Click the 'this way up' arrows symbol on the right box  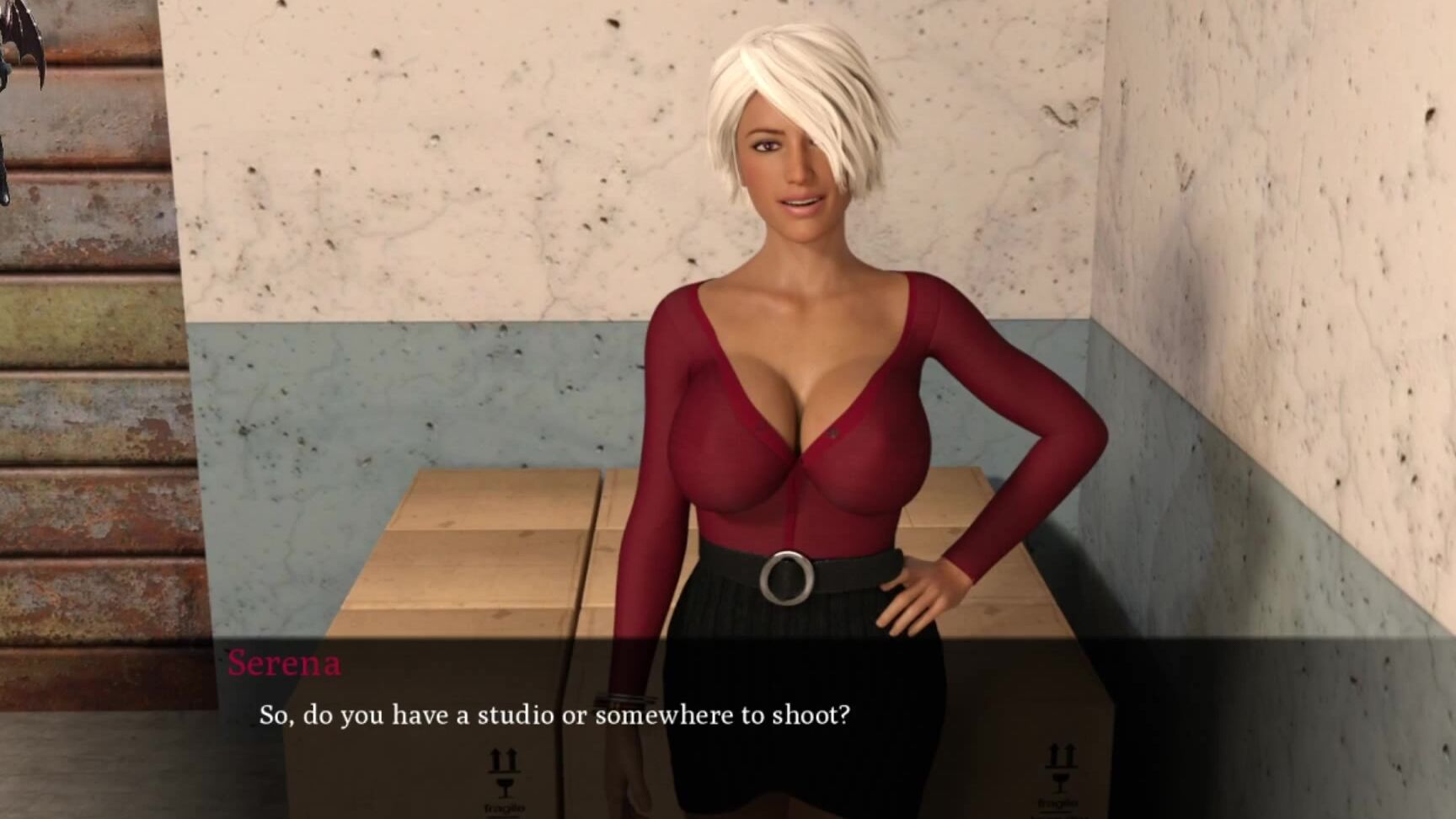[1062, 752]
